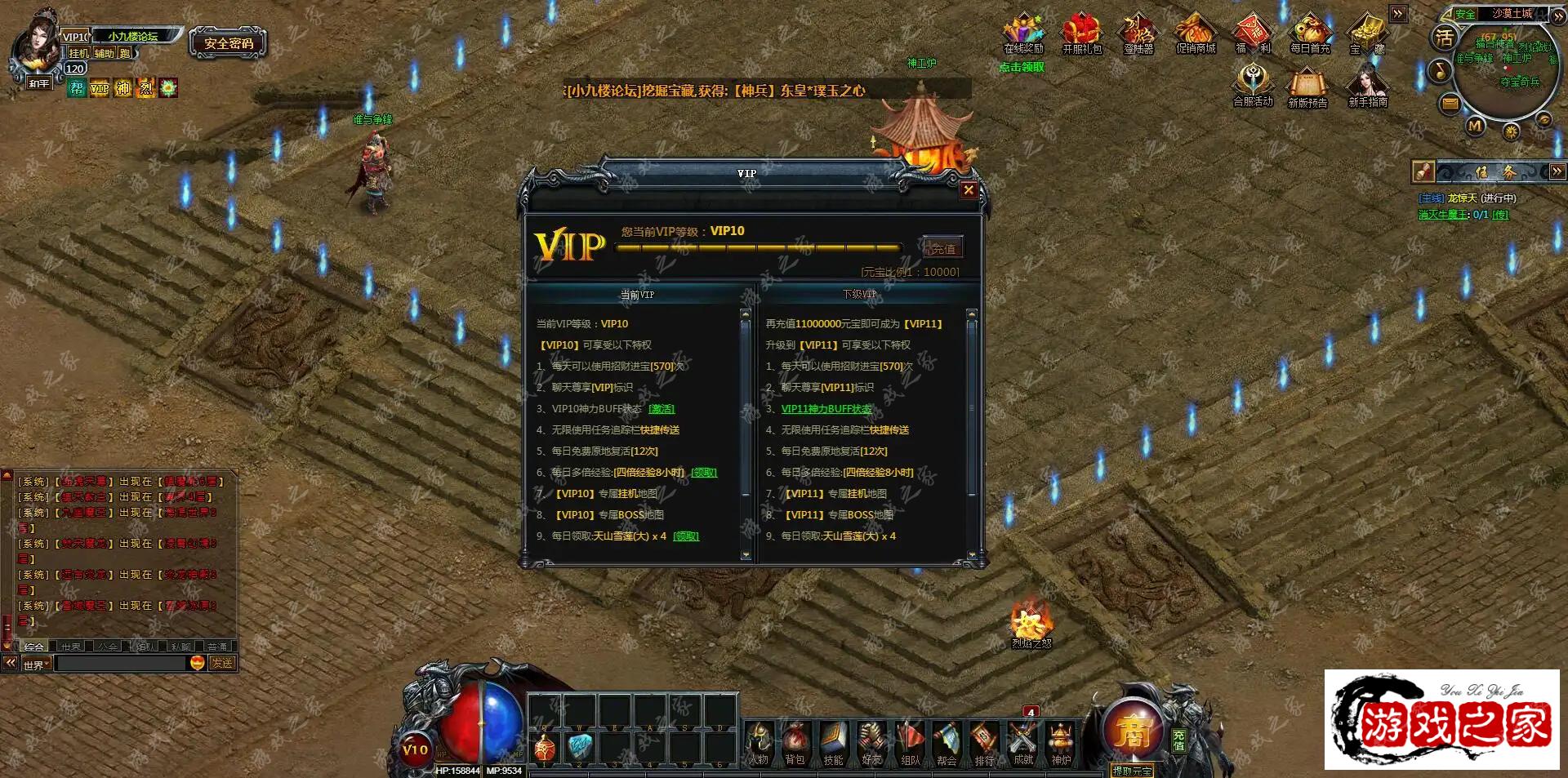Open the 背包 (backpack) icon
Viewport: 1568px width, 778px height.
click(x=796, y=743)
